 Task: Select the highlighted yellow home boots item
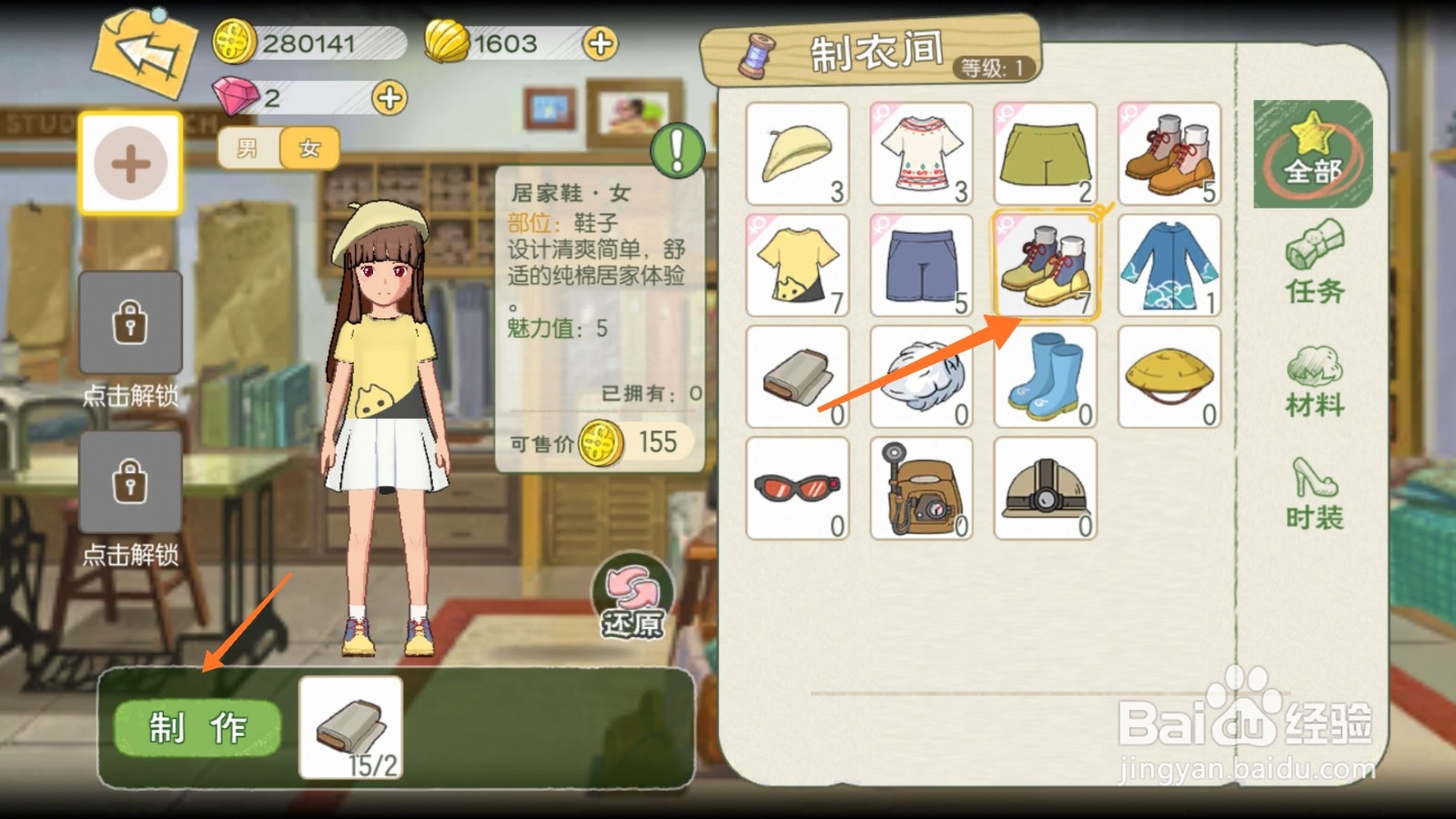point(1045,264)
